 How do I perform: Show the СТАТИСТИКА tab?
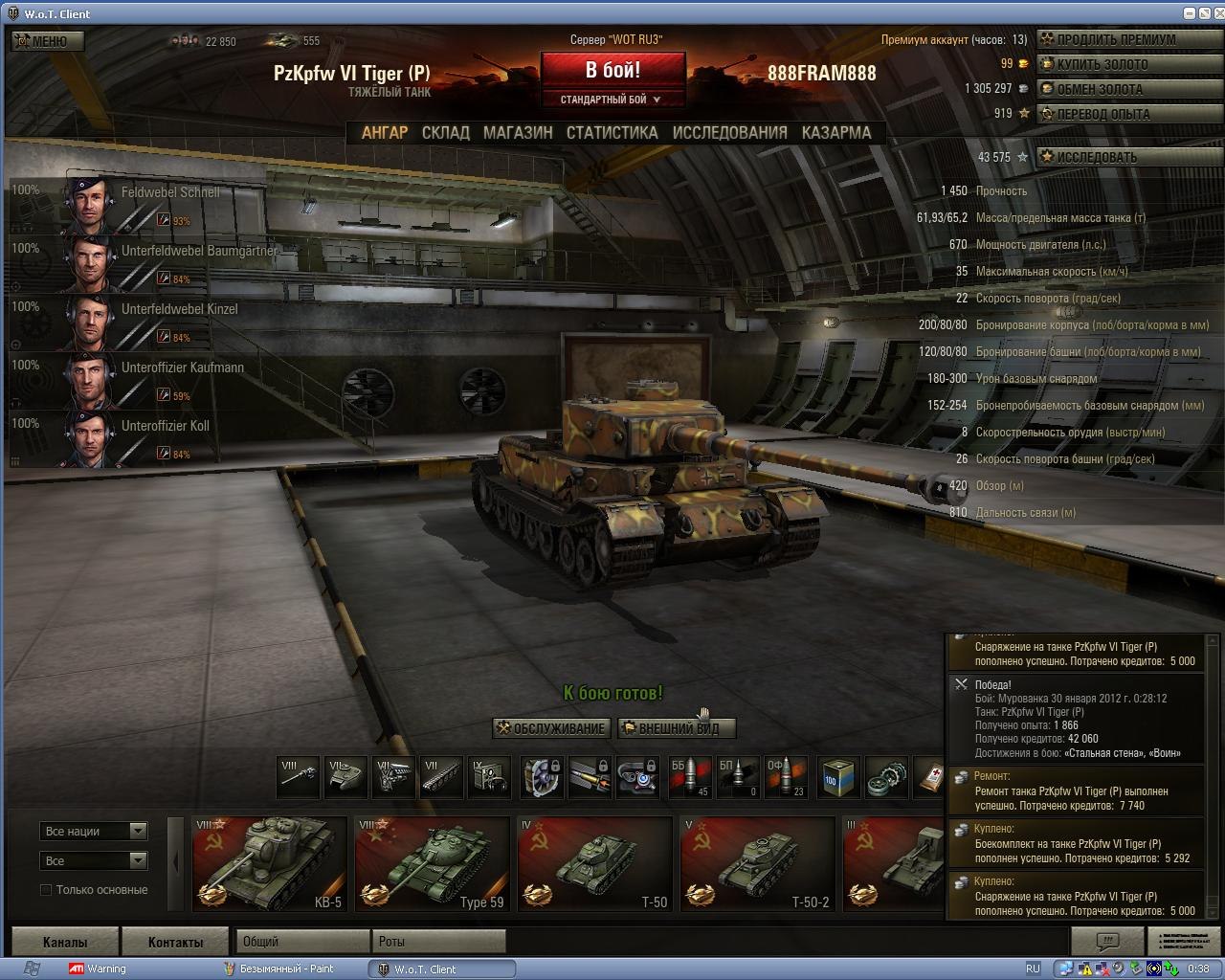point(612,133)
